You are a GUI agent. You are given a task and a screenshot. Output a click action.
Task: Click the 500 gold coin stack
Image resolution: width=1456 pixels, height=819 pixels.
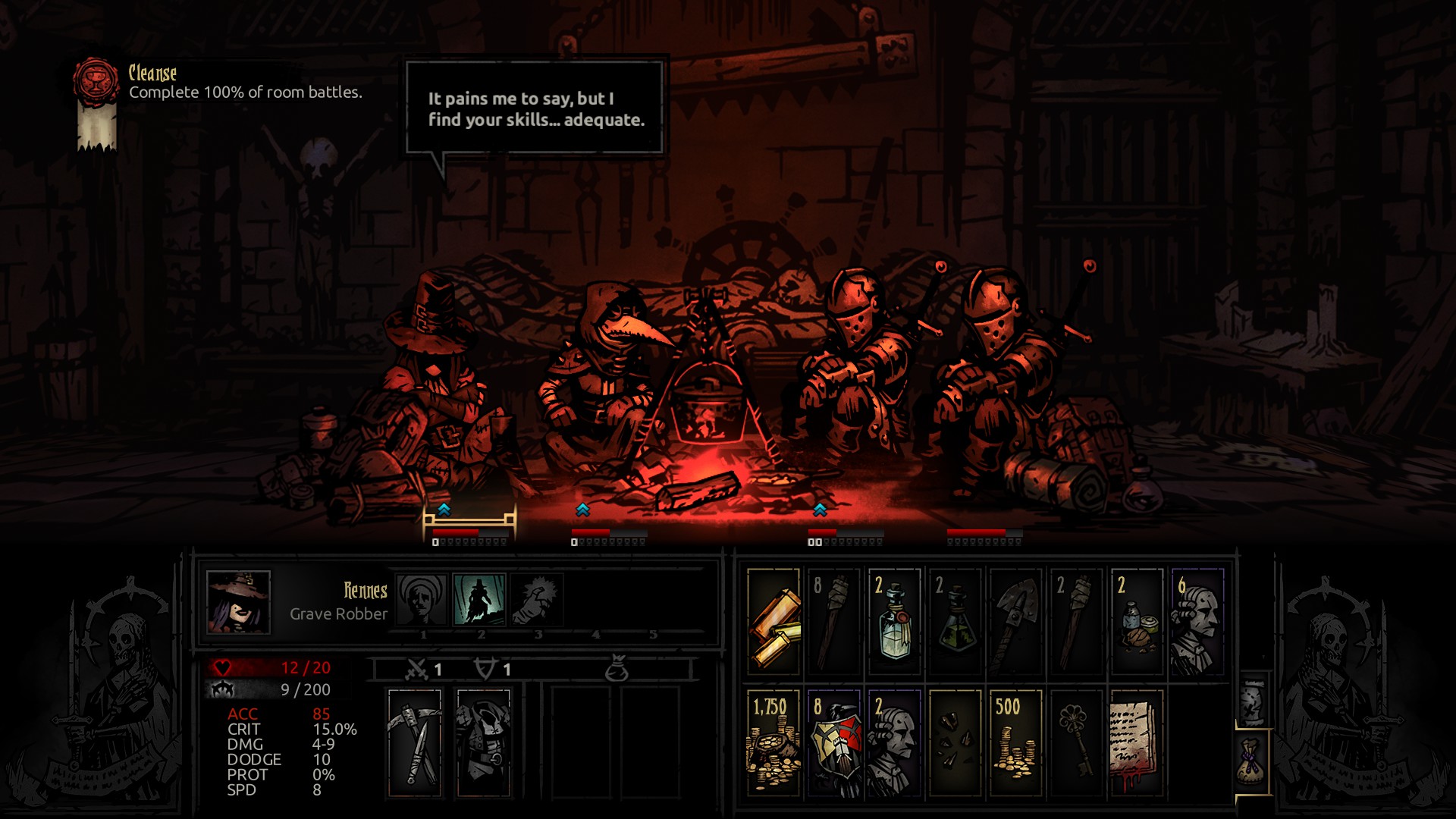1015,742
